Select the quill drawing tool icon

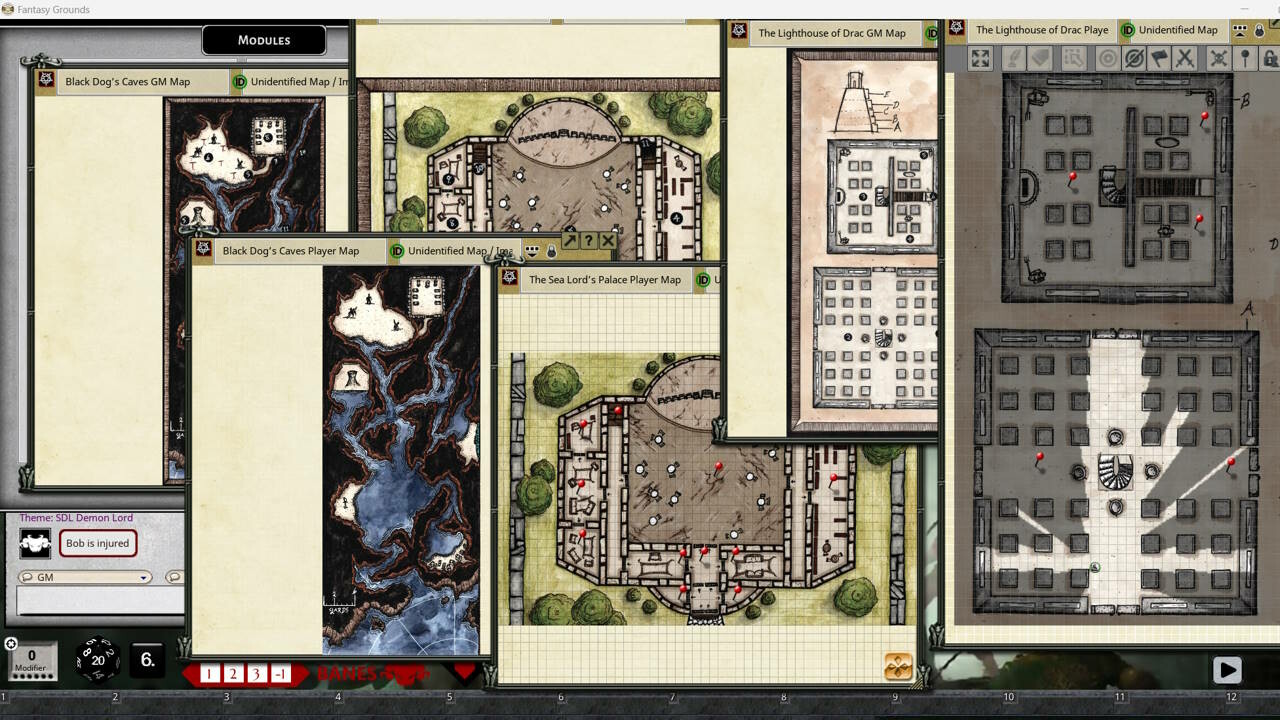(x=1013, y=59)
